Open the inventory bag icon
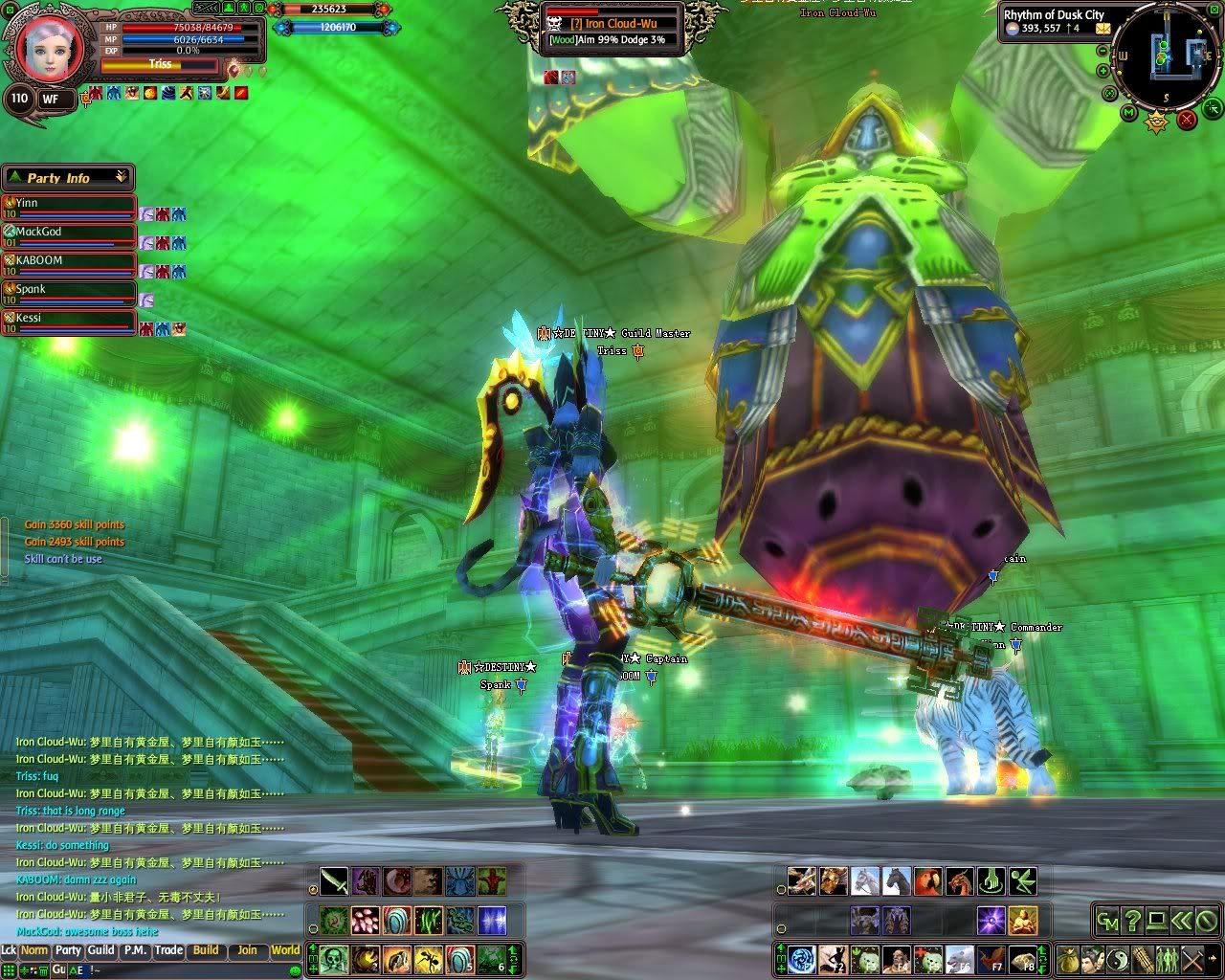Image resolution: width=1225 pixels, height=980 pixels. pyautogui.click(x=1066, y=958)
